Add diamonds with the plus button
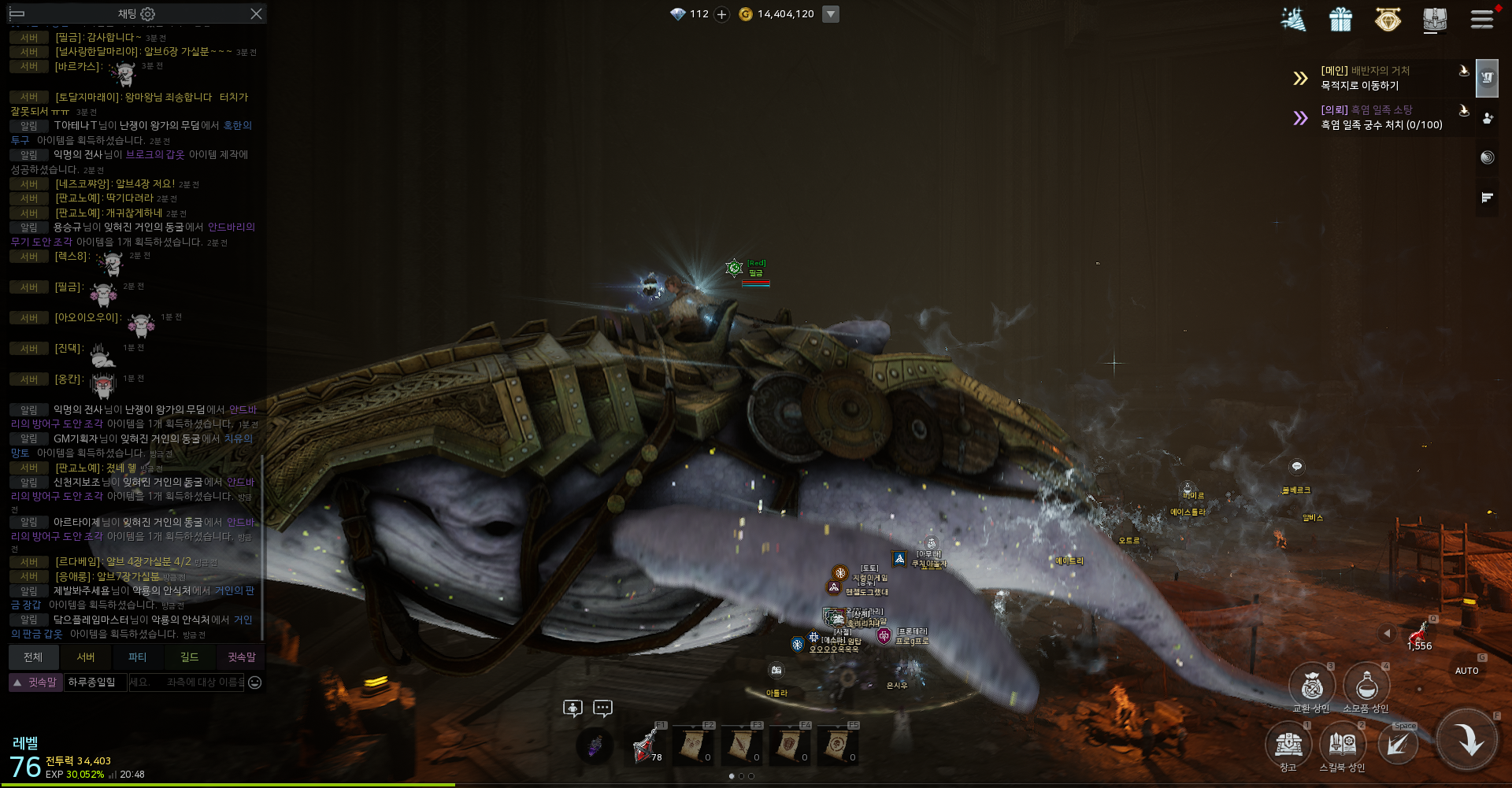 click(x=721, y=14)
